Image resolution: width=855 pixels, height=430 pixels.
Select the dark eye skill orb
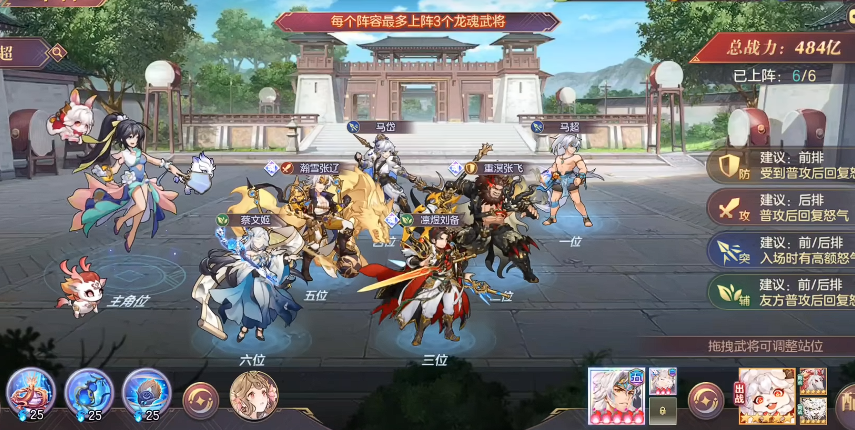click(x=147, y=392)
